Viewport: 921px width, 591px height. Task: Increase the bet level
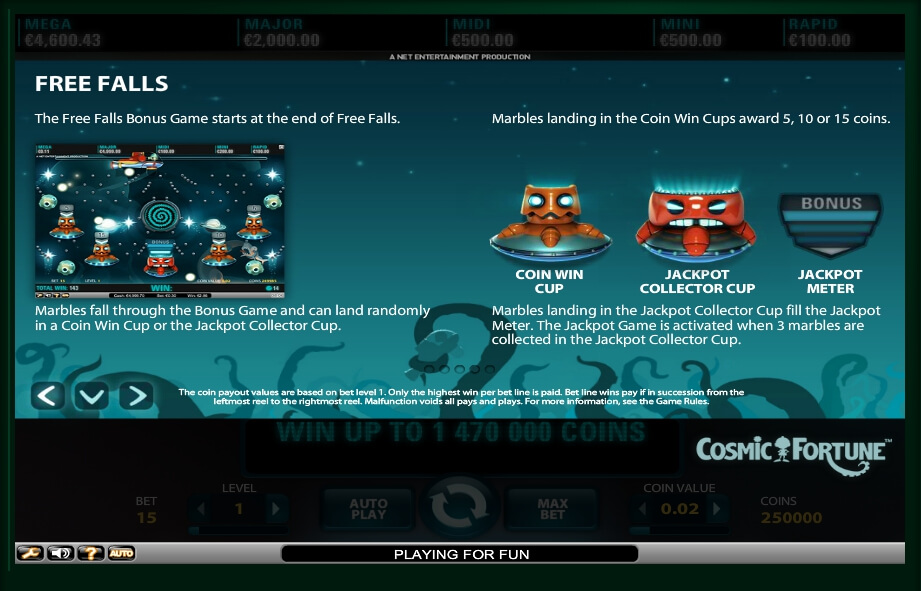coord(276,509)
